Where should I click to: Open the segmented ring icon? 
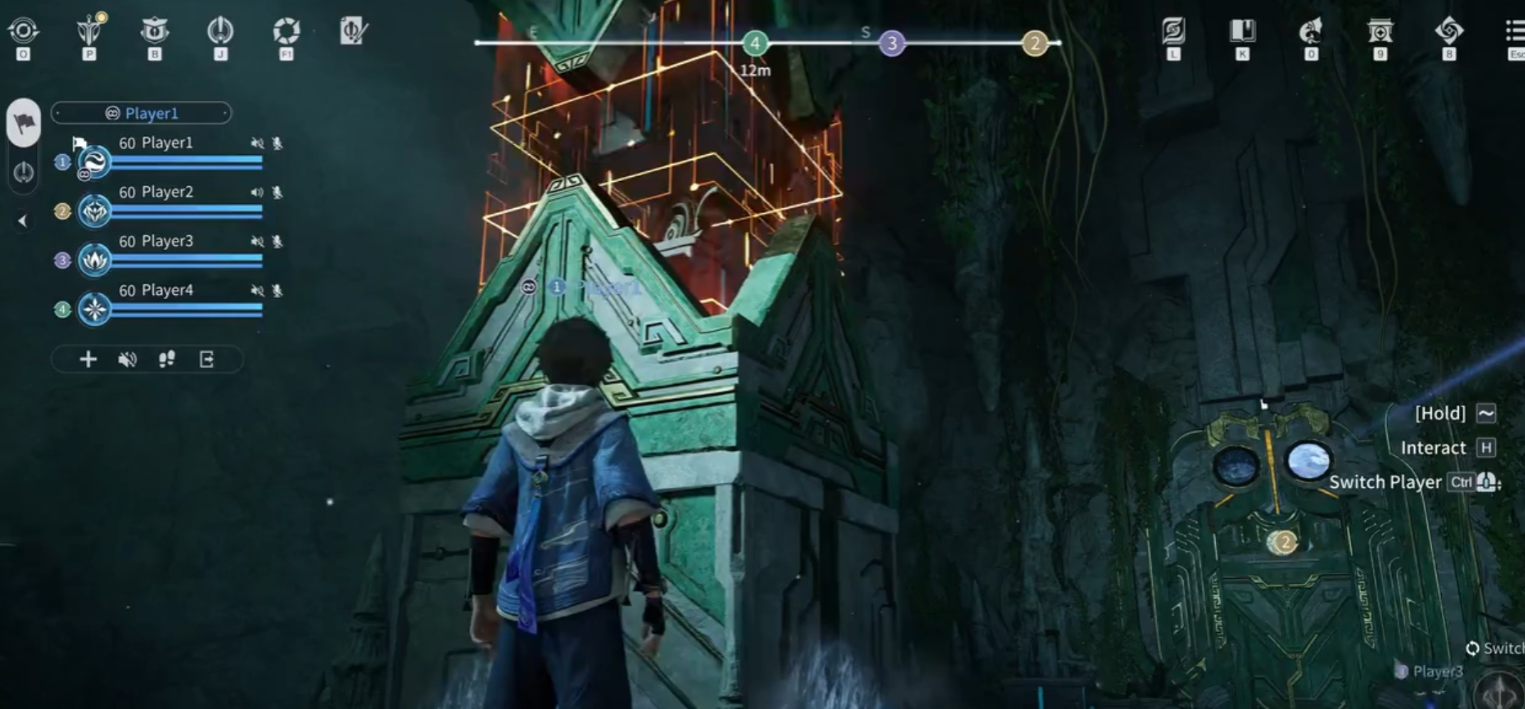point(286,31)
